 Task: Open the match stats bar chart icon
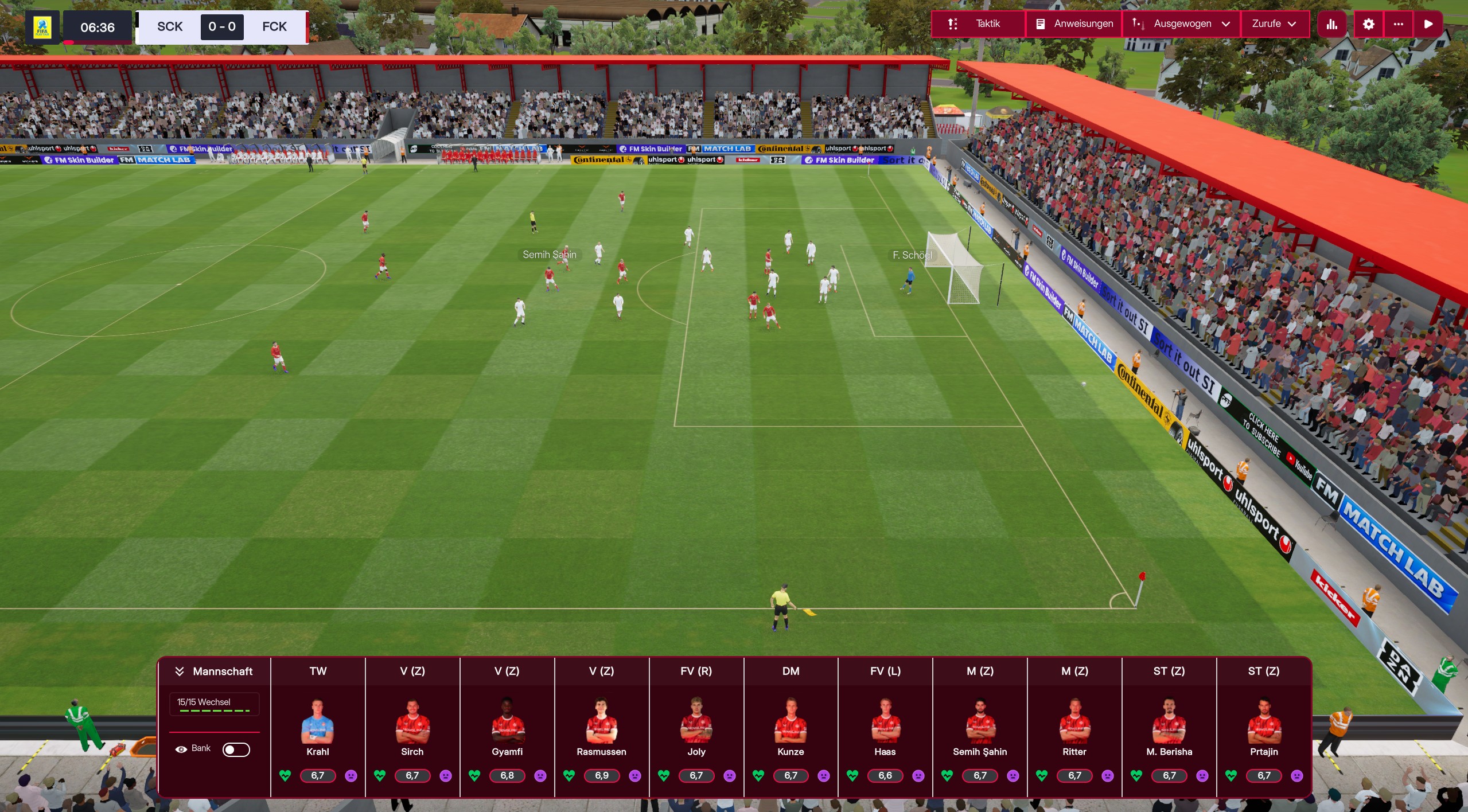click(1331, 24)
